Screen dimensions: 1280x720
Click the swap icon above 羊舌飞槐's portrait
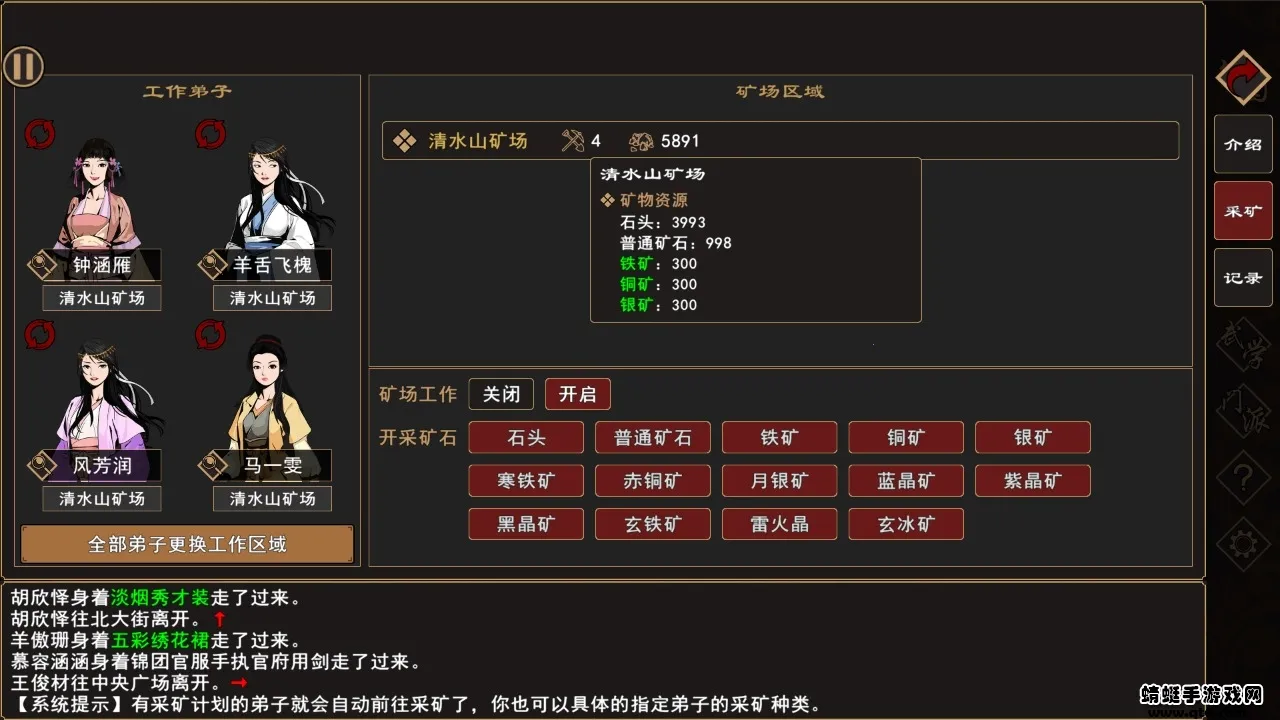(211, 133)
